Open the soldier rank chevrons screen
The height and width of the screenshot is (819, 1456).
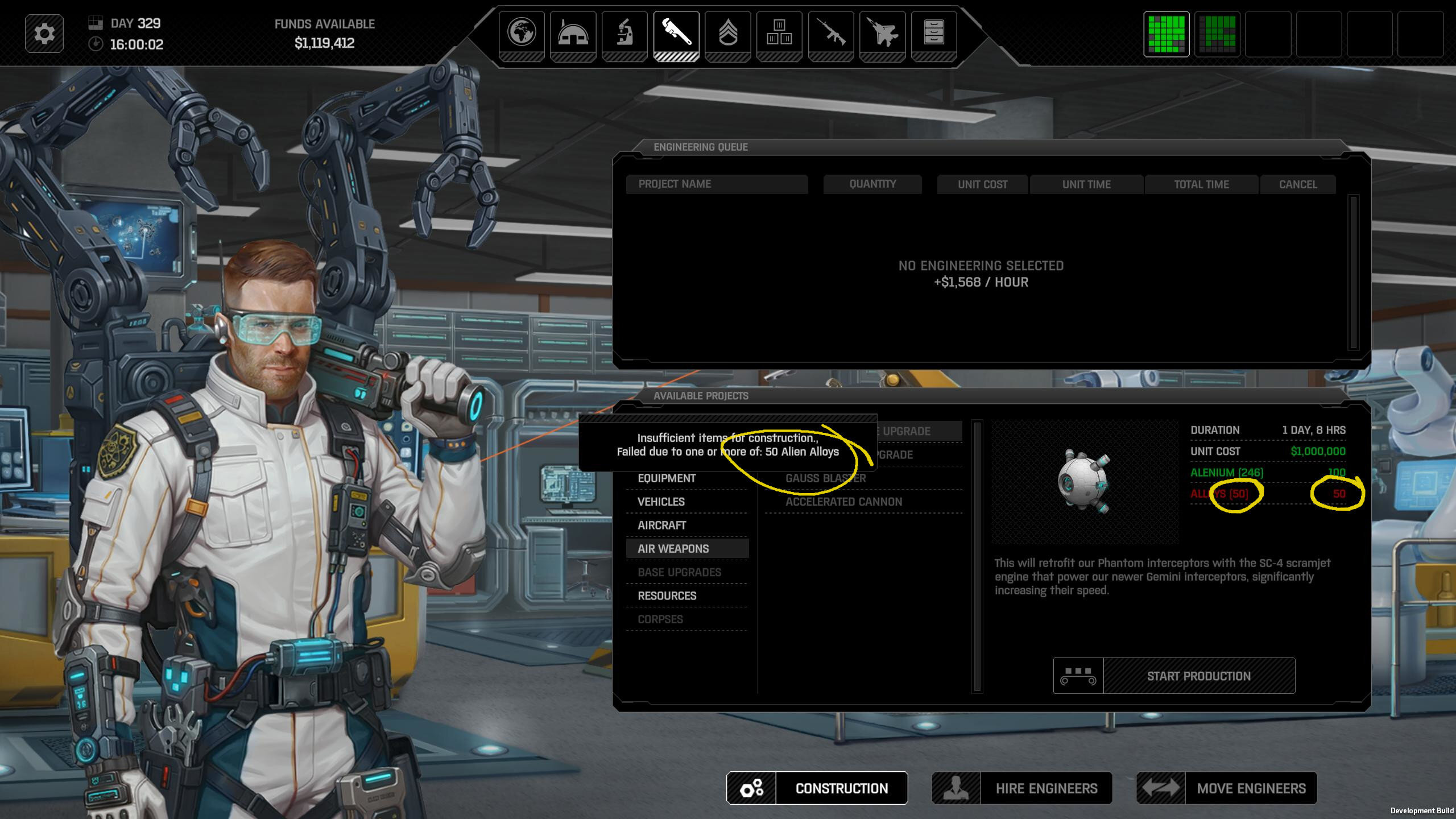point(727,33)
